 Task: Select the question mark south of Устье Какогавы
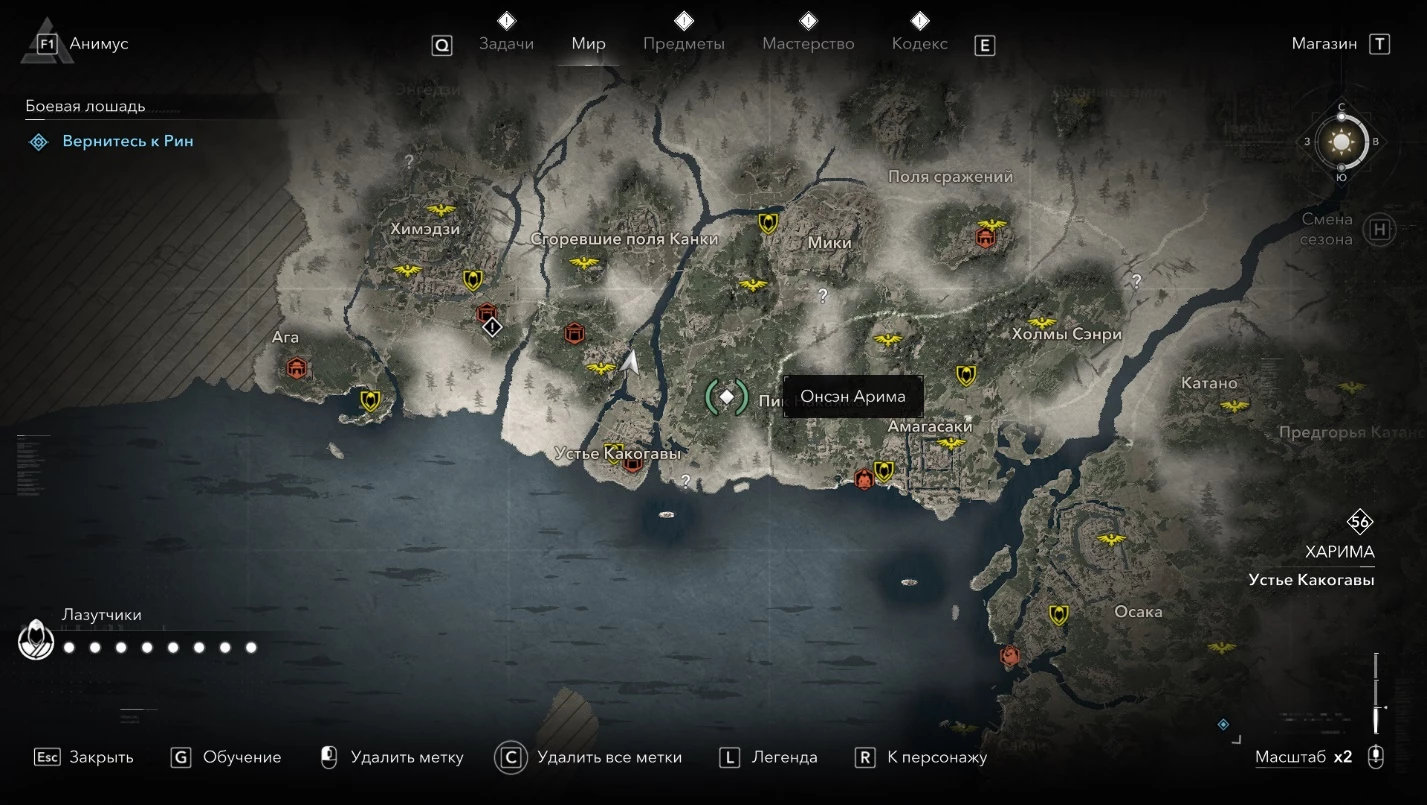point(685,481)
